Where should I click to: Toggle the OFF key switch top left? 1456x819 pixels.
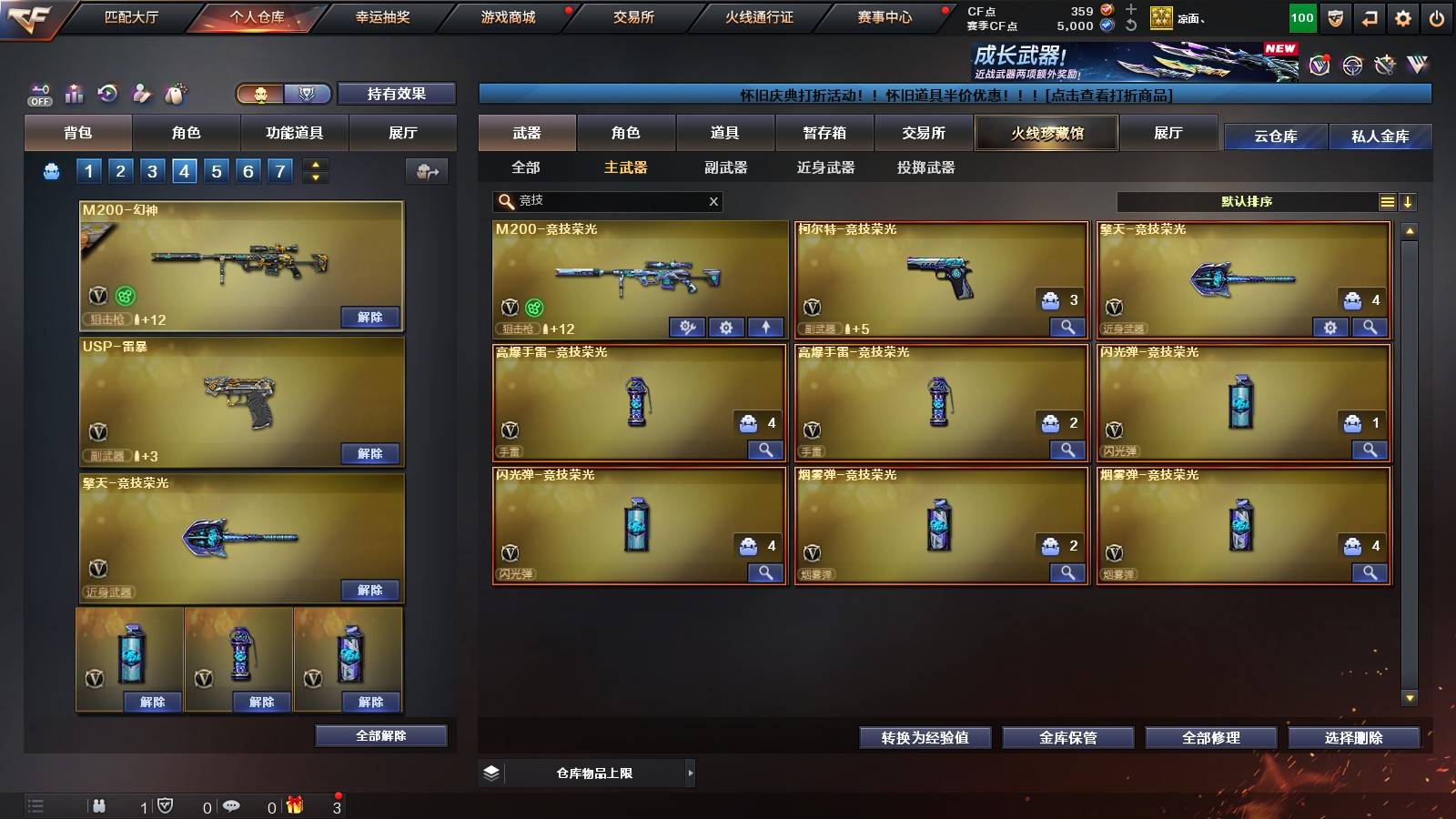pyautogui.click(x=38, y=94)
